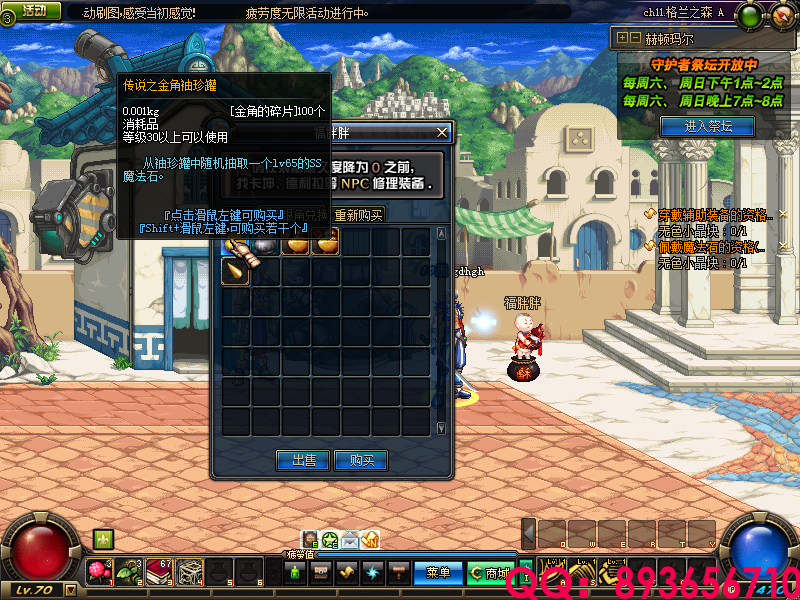
Task: Click the 出售 (sell) button
Action: [x=303, y=460]
